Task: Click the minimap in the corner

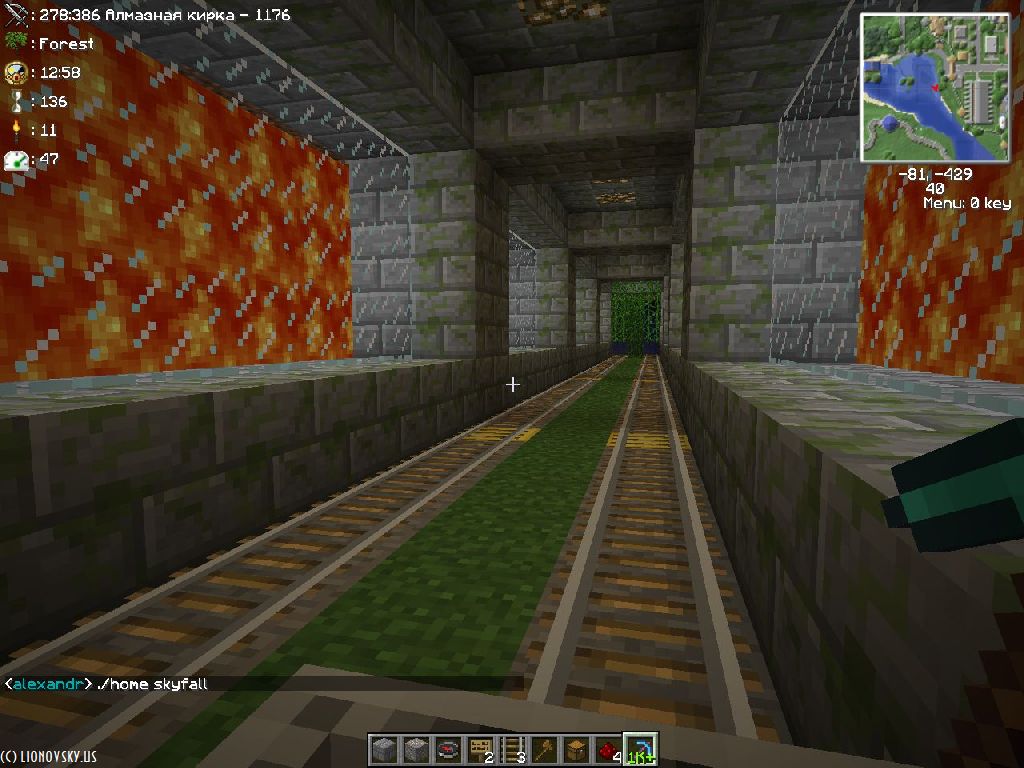Action: coord(936,88)
